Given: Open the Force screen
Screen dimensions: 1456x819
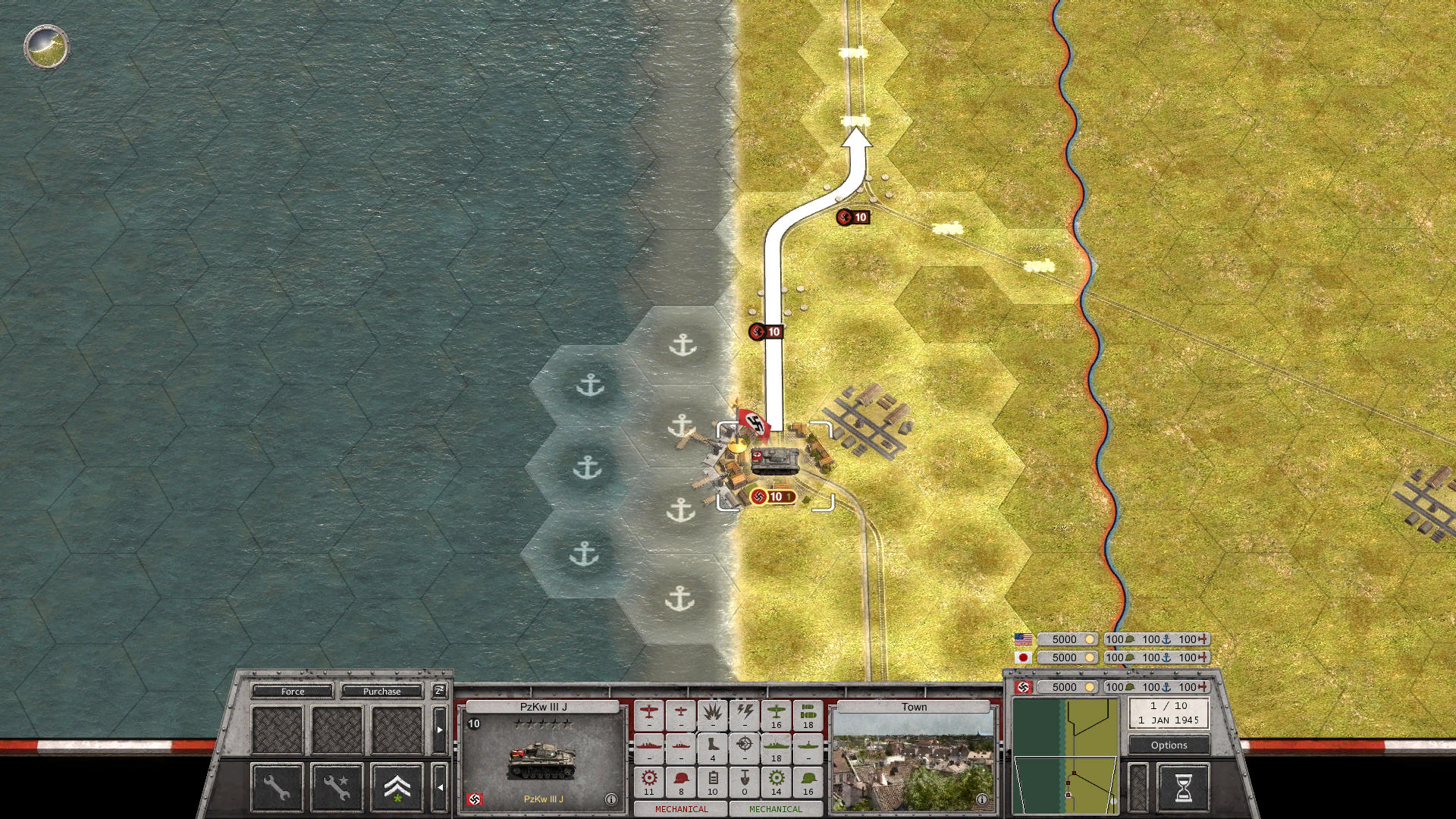Looking at the screenshot, I should click(x=293, y=691).
